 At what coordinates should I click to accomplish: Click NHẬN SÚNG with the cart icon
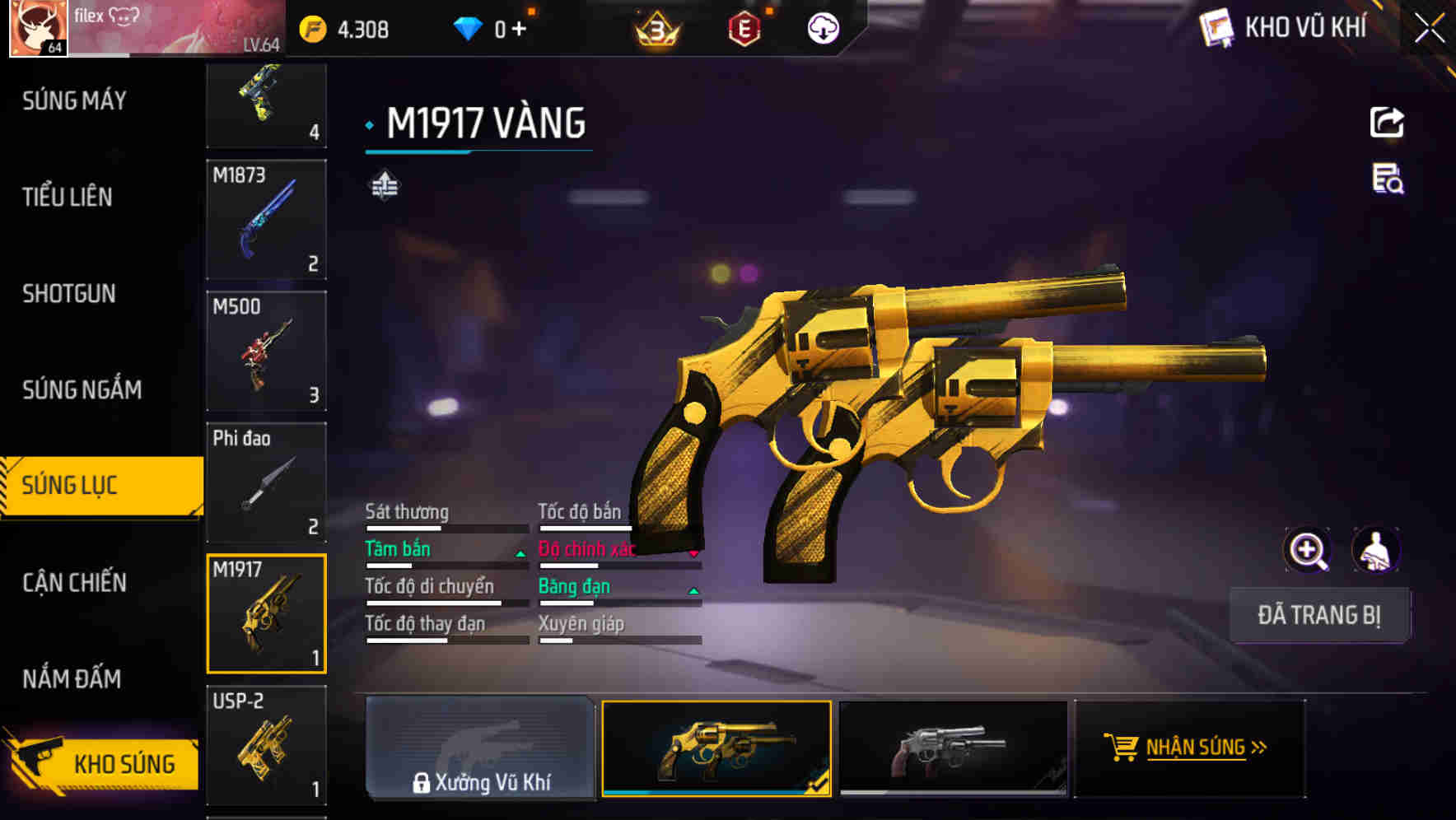point(1192,748)
